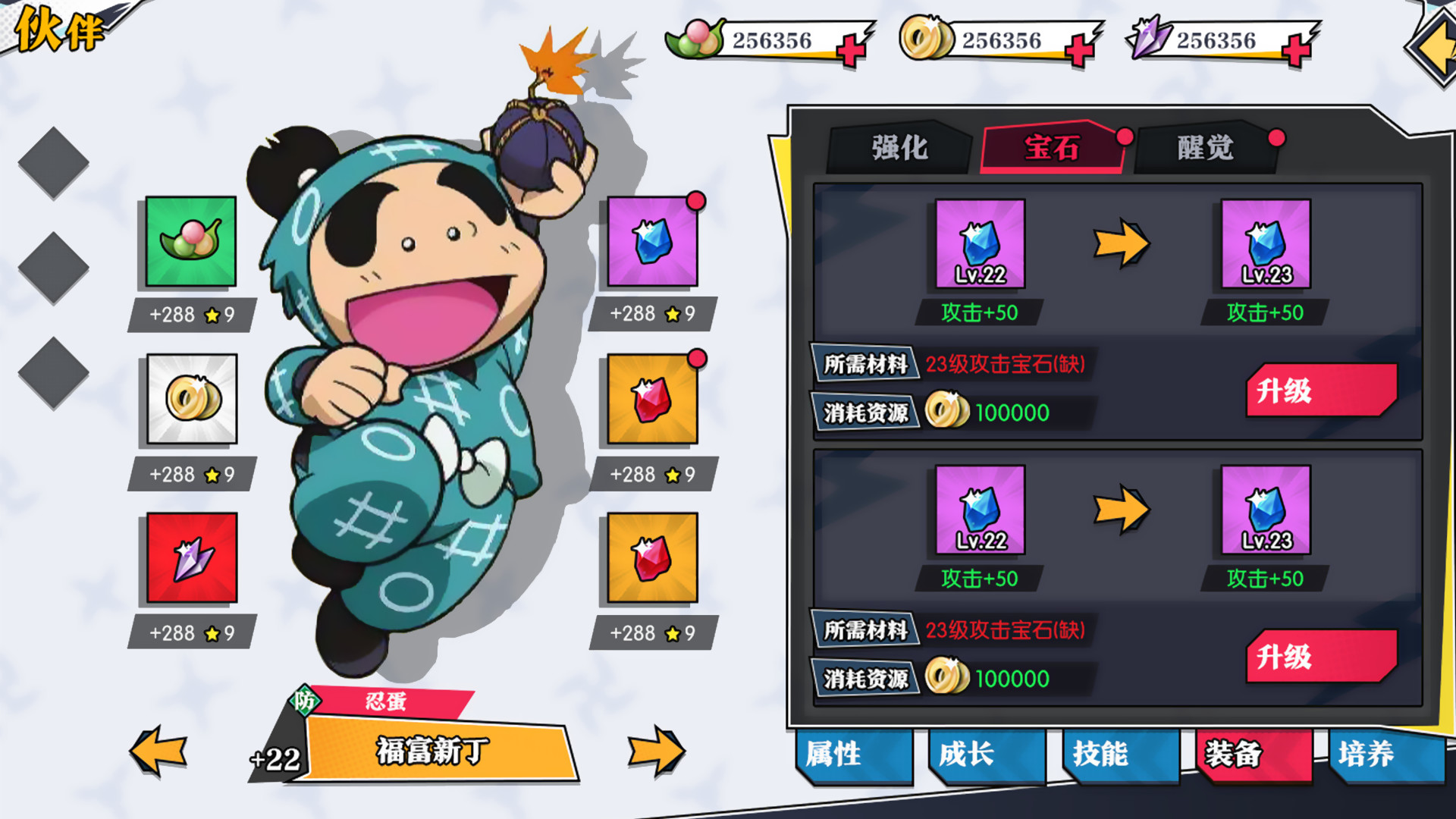The height and width of the screenshot is (819, 1456).
Task: Click the plus next to dango currency
Action: (x=851, y=45)
